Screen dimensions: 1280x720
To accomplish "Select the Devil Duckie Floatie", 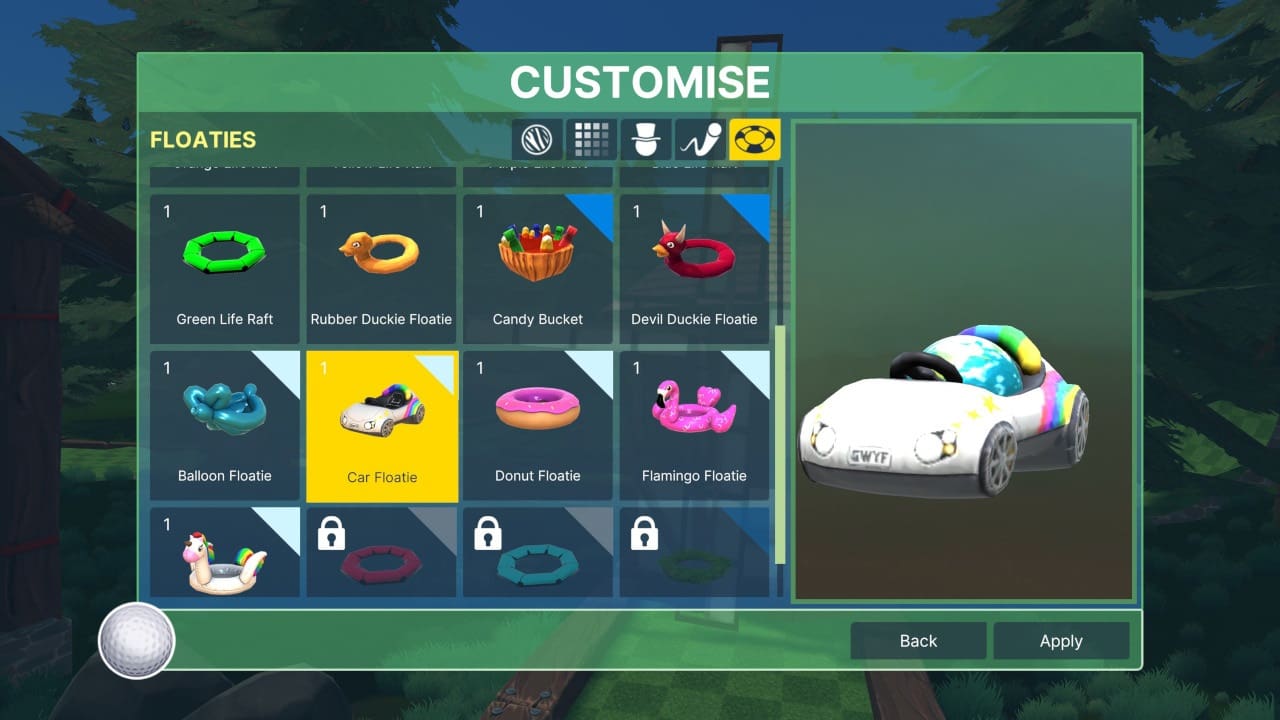I will tap(694, 260).
